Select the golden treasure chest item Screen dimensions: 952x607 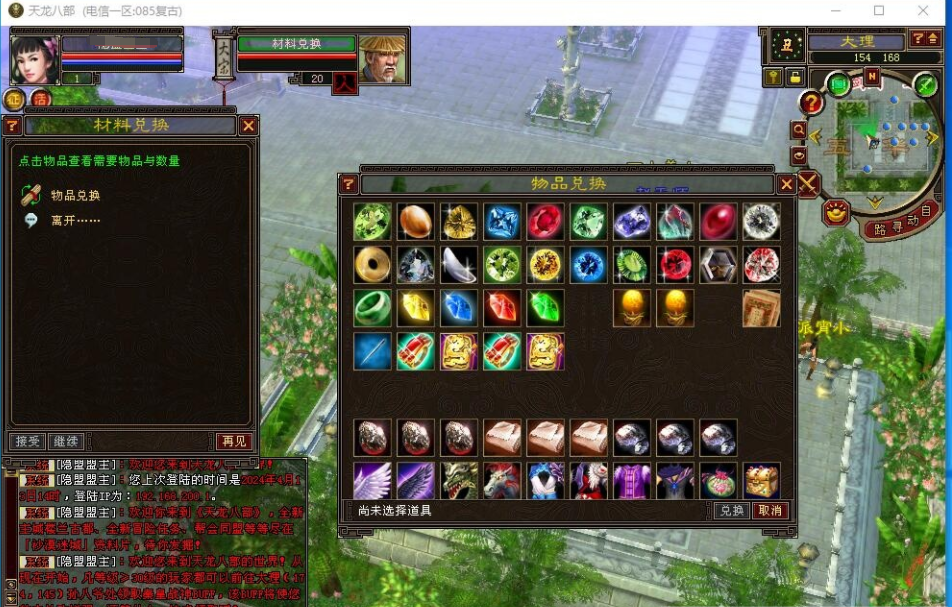pos(761,480)
